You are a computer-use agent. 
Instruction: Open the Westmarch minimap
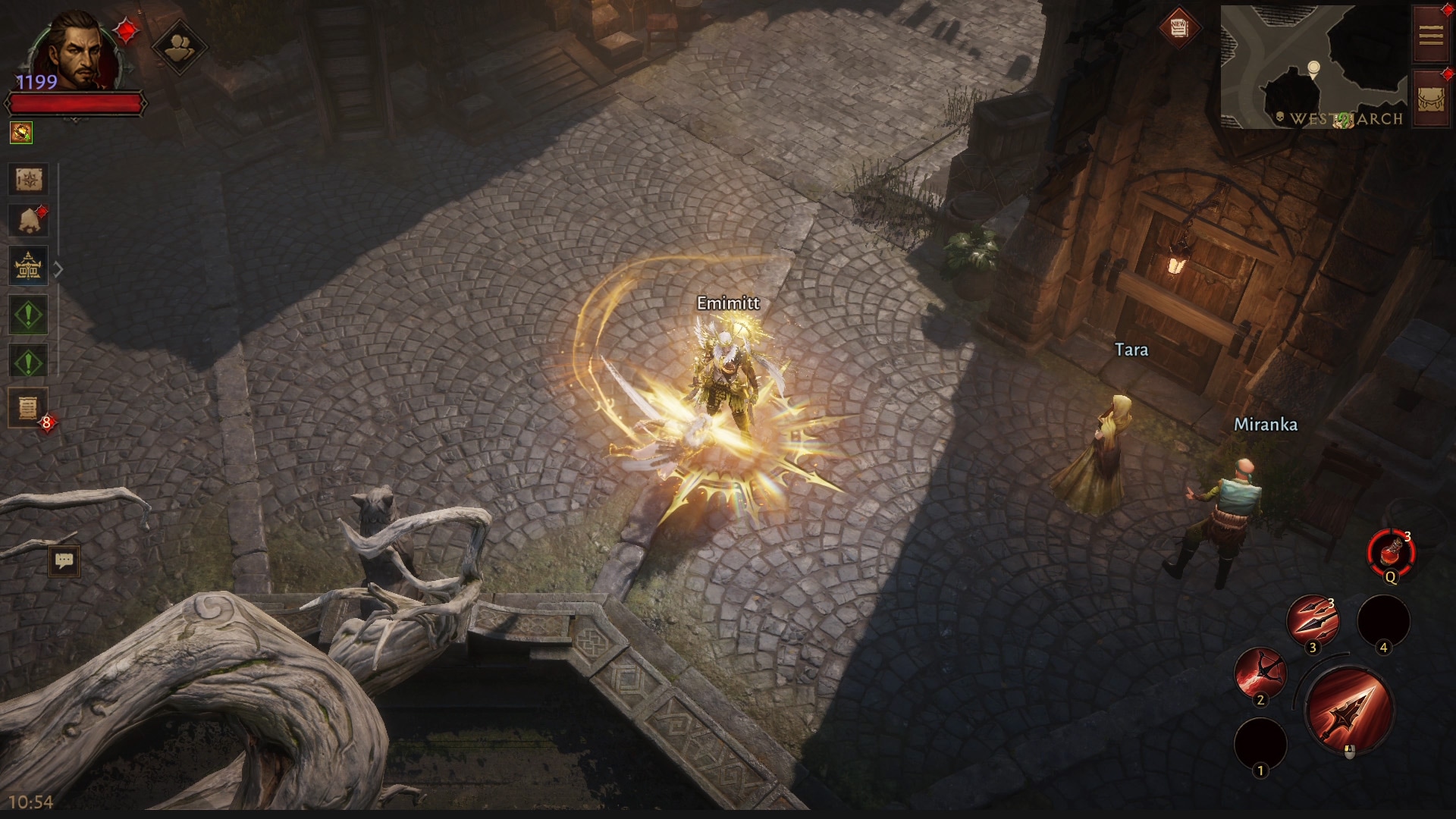coord(1313,67)
